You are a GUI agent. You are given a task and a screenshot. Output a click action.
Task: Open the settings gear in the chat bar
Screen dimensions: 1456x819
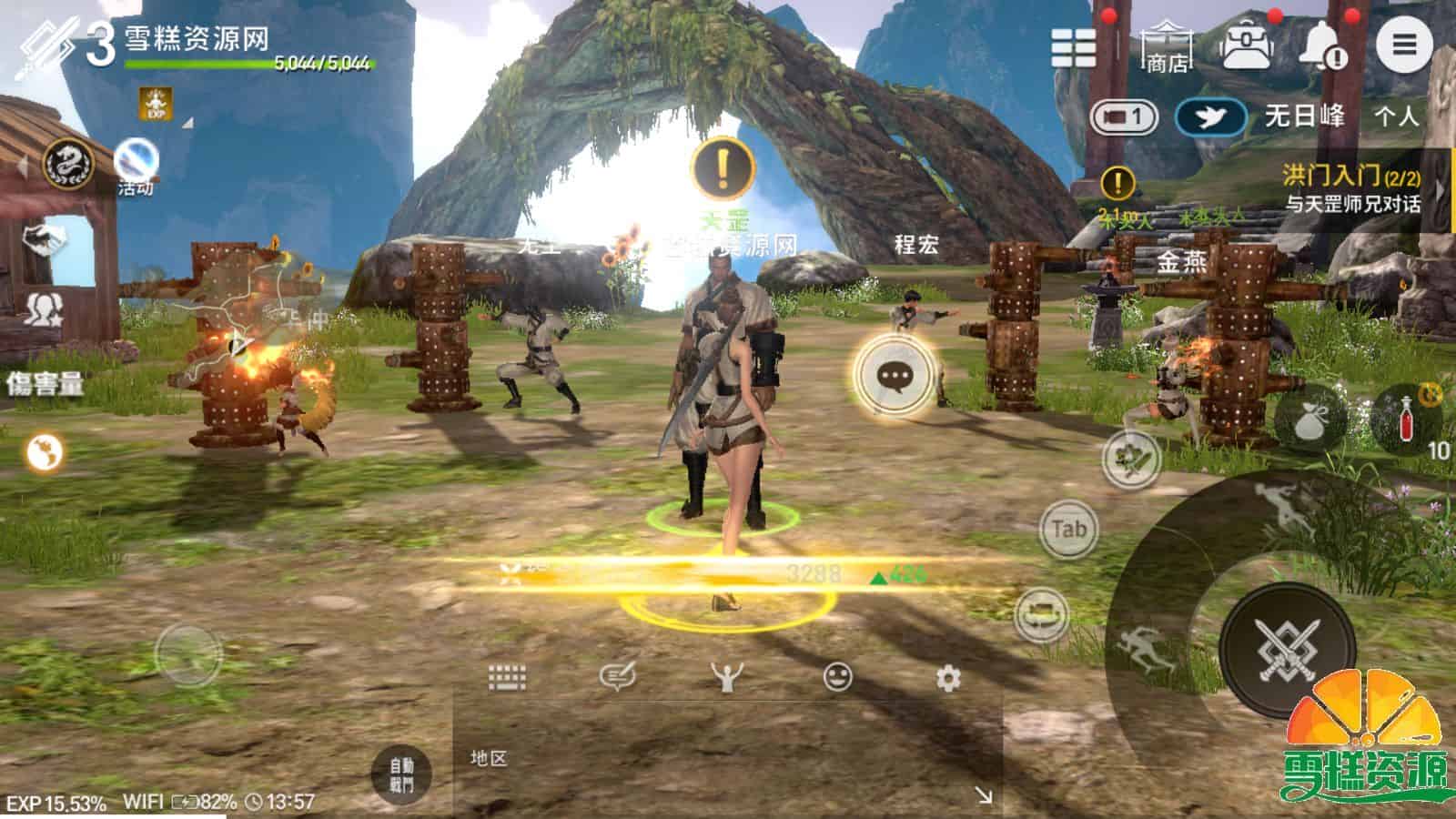[x=946, y=677]
